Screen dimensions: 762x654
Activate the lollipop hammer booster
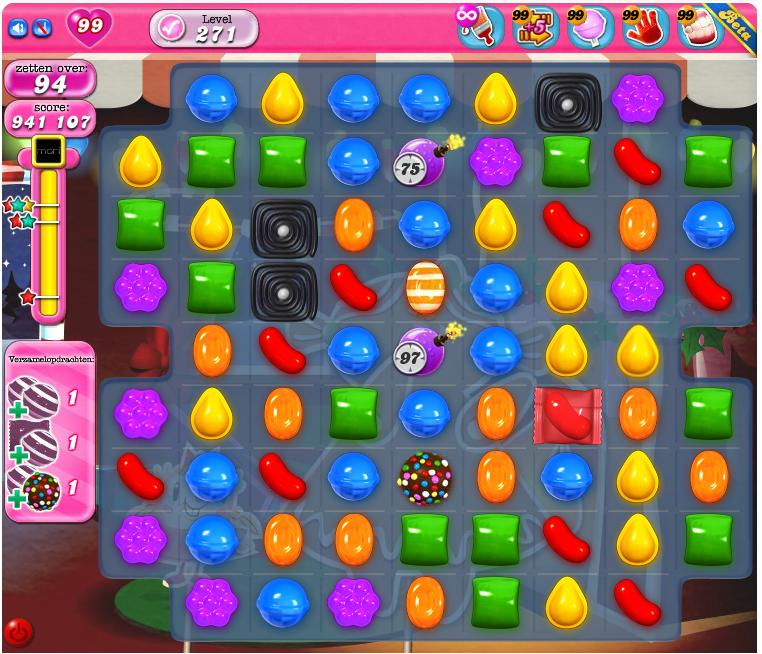(x=480, y=27)
